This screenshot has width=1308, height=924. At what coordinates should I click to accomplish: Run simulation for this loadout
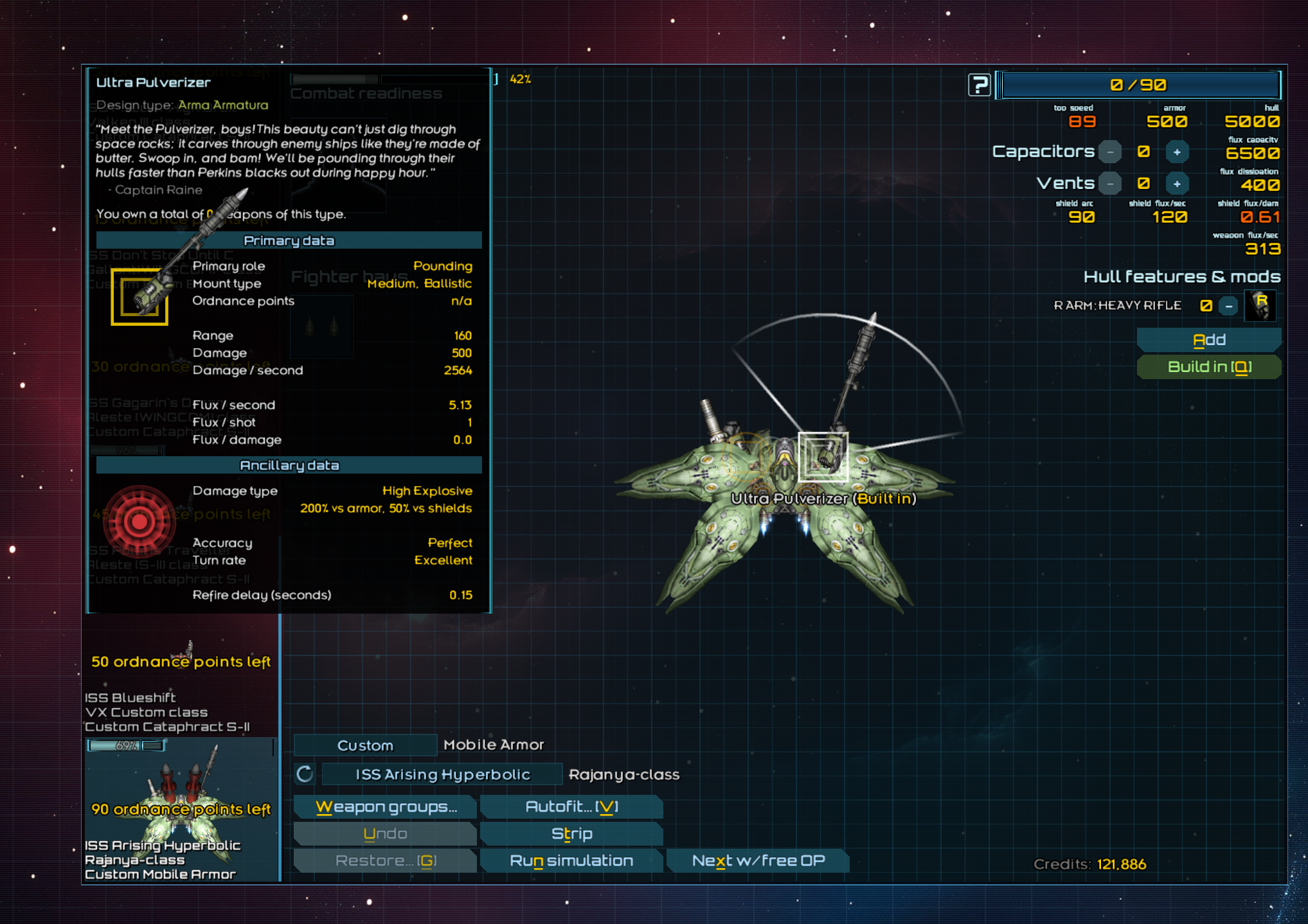click(571, 861)
